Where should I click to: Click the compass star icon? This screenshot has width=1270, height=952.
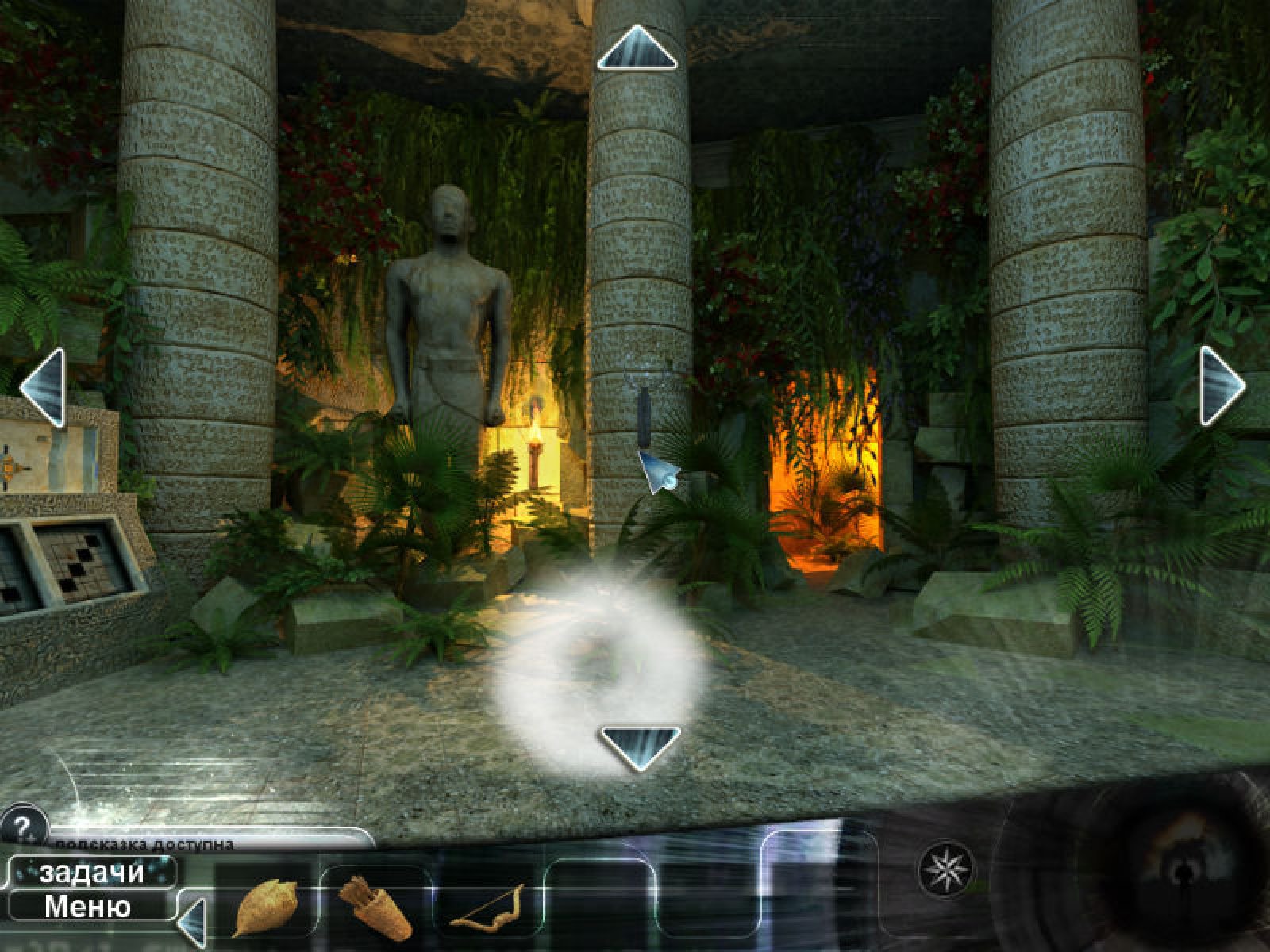pyautogui.click(x=943, y=869)
